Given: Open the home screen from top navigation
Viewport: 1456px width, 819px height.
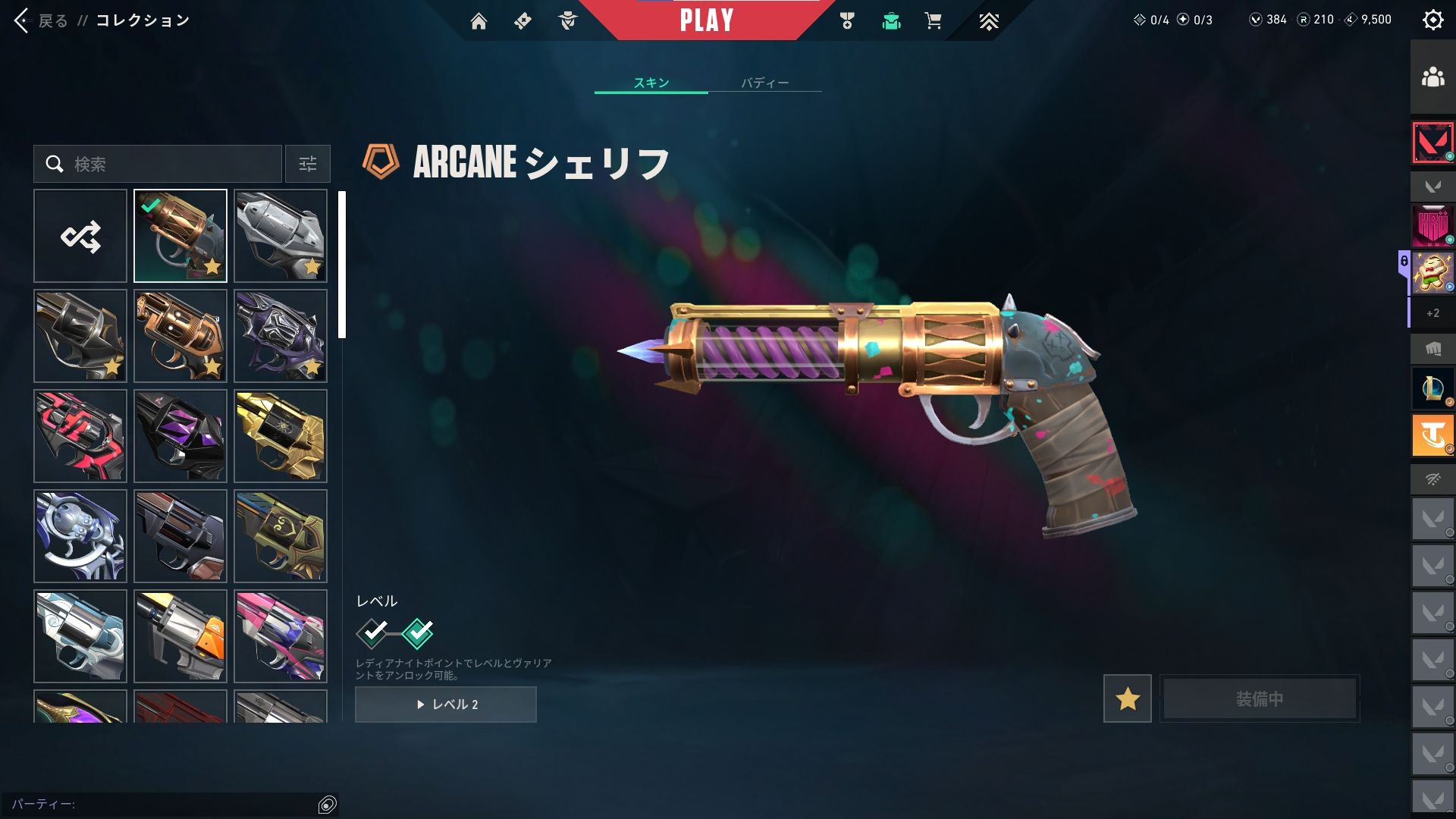Looking at the screenshot, I should pyautogui.click(x=479, y=21).
